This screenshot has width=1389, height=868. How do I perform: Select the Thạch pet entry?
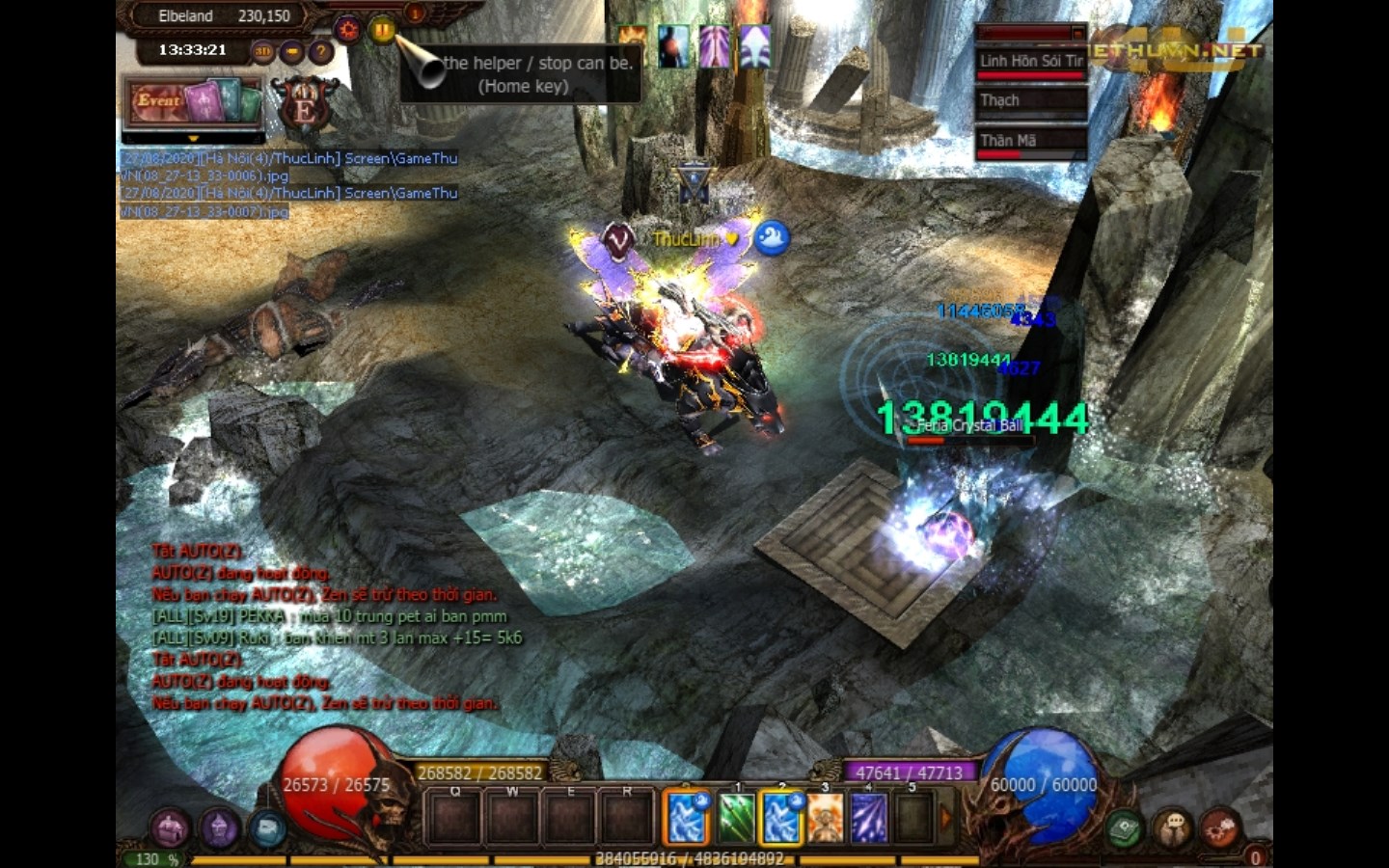tap(1030, 101)
